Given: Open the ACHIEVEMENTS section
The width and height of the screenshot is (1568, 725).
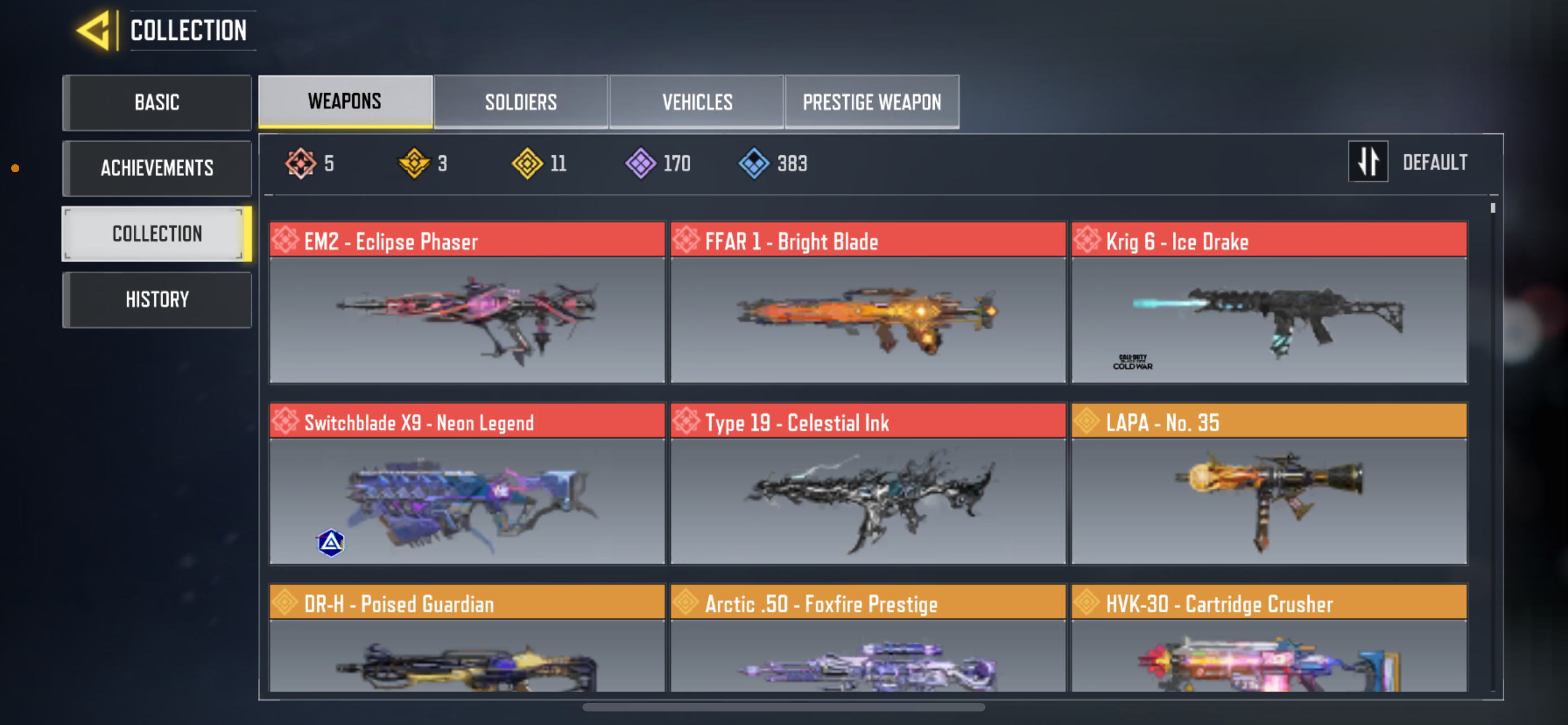Looking at the screenshot, I should [x=156, y=168].
